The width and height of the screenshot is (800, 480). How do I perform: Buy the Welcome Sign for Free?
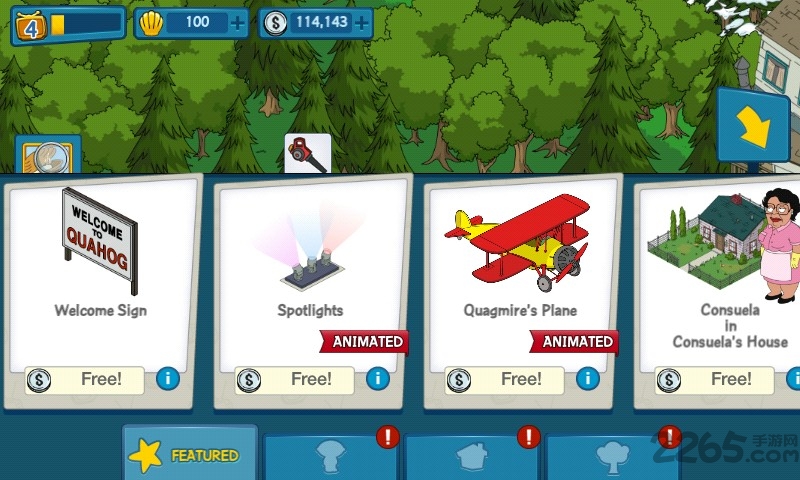88,380
